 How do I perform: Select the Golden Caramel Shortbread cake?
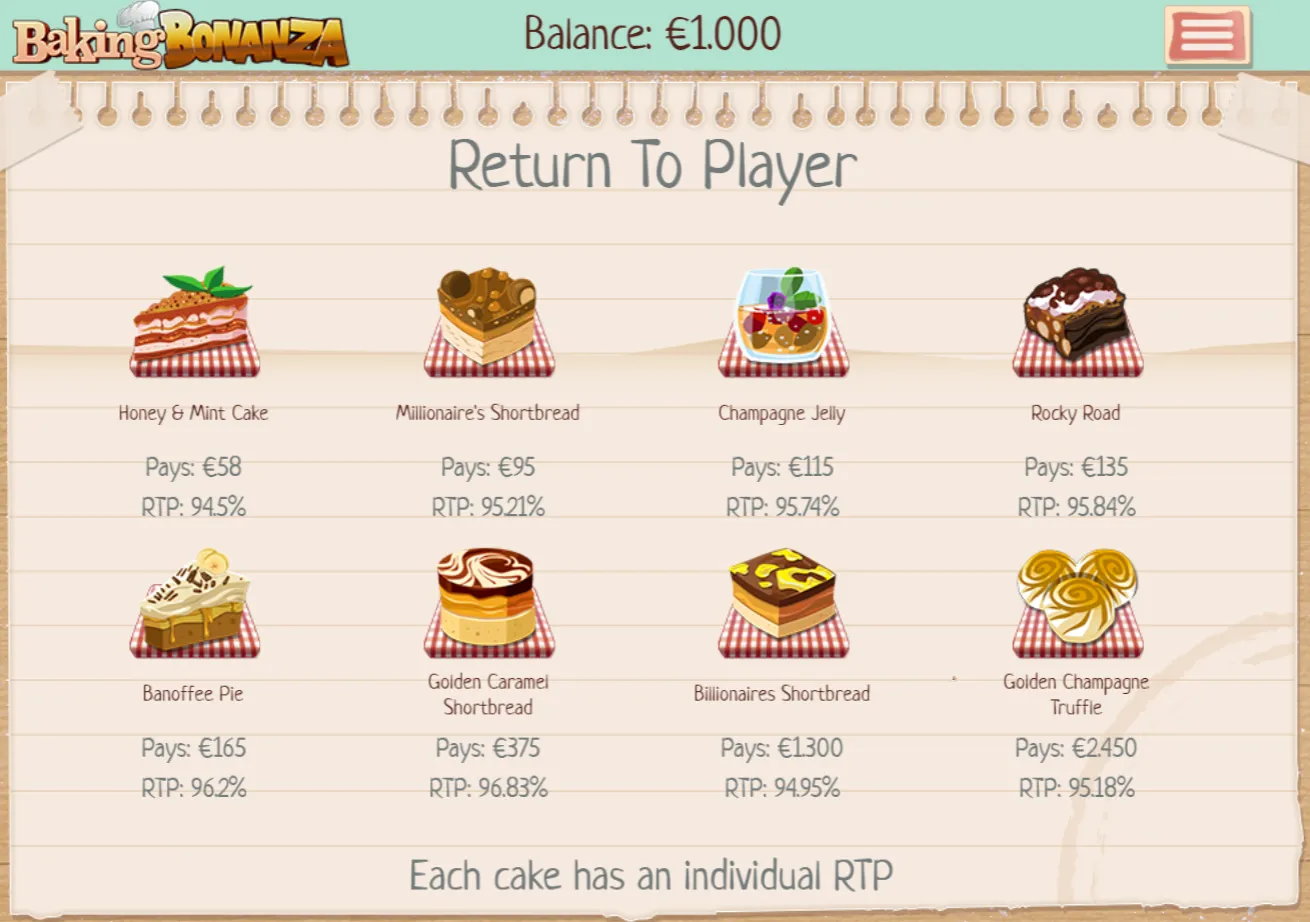488,600
